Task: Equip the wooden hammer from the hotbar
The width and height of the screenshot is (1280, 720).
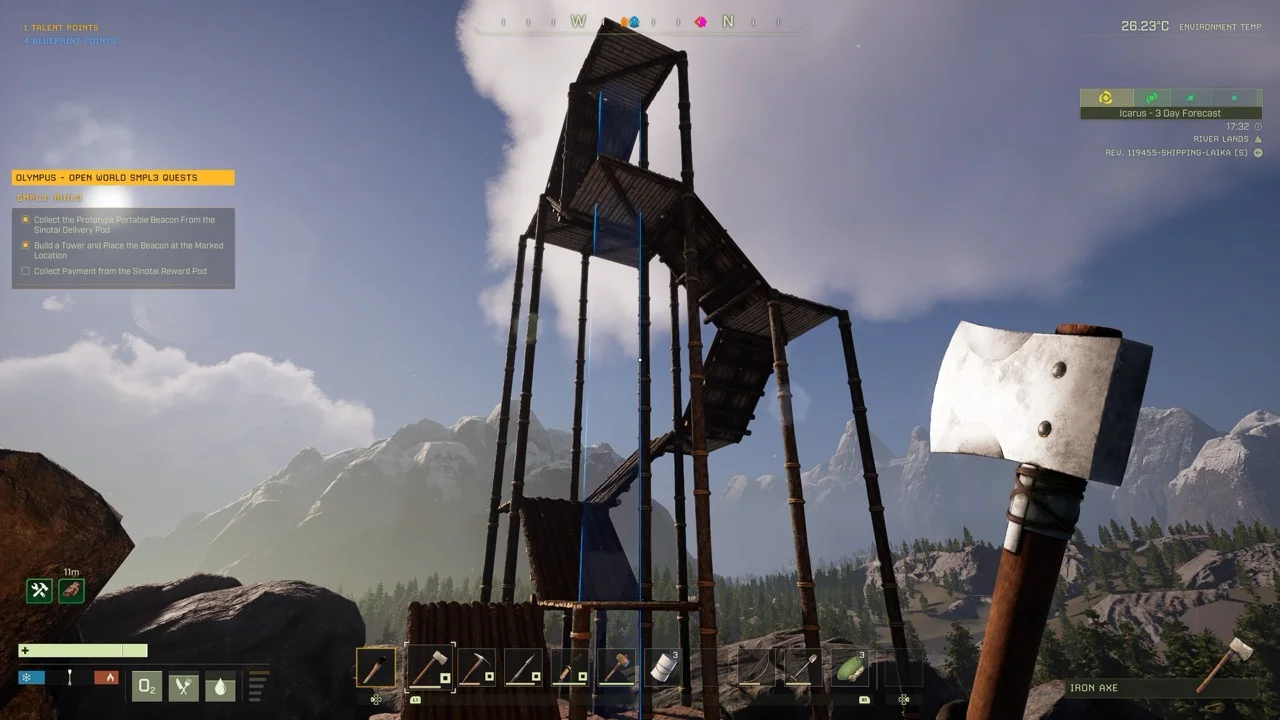Action: [616, 667]
